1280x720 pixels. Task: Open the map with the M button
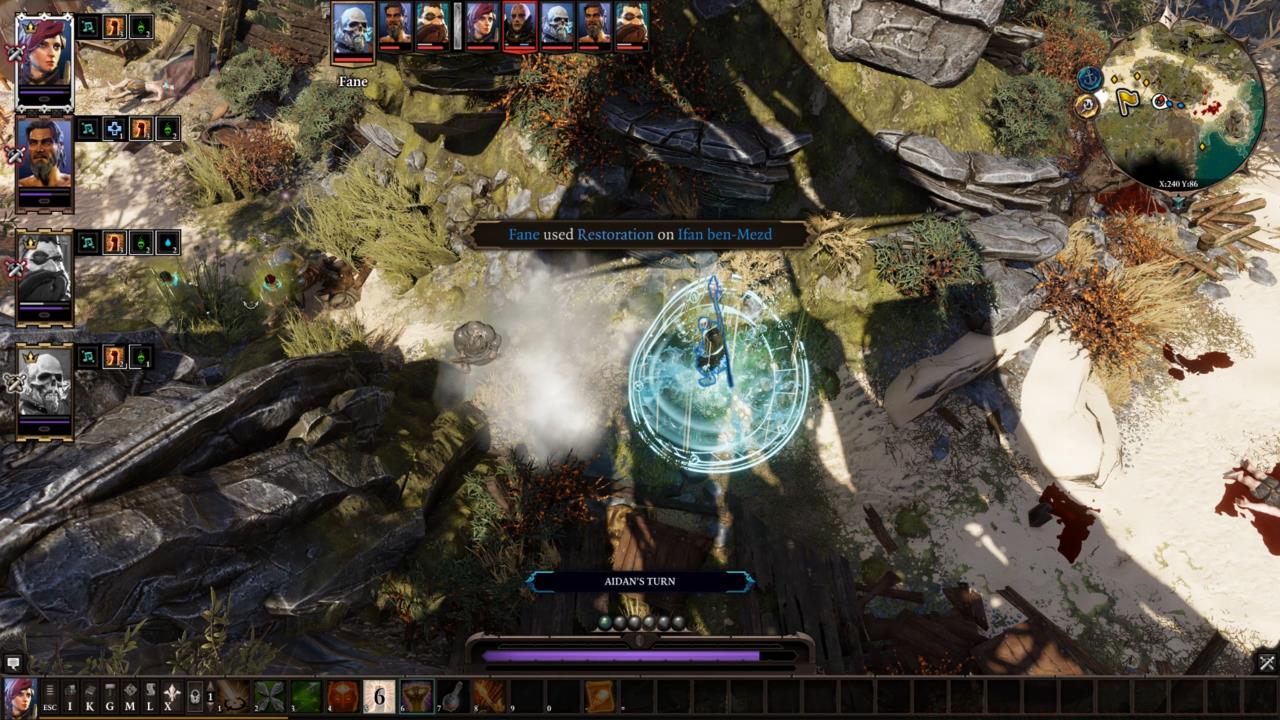point(130,695)
